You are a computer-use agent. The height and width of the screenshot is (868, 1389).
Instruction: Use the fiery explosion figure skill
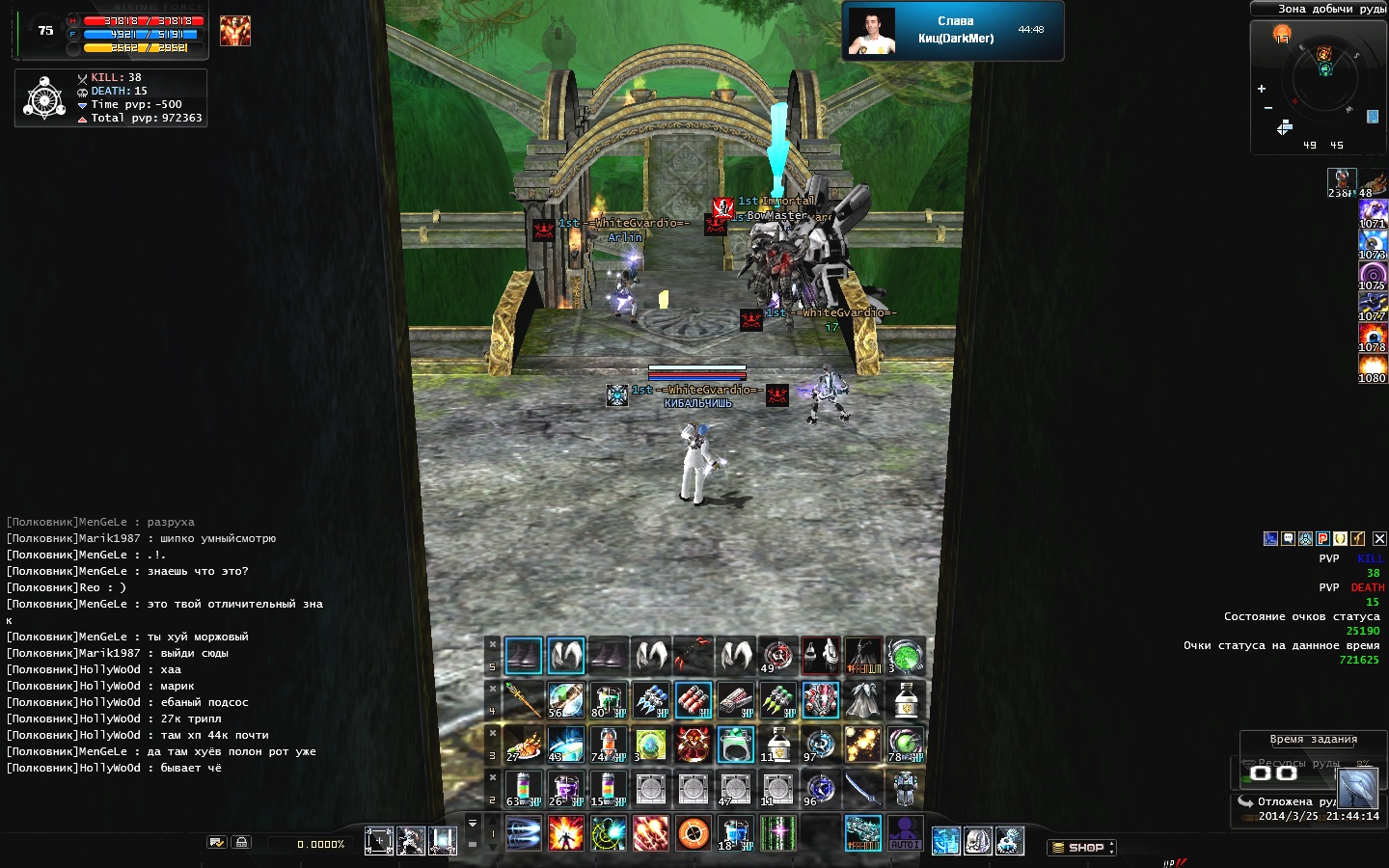tap(565, 833)
